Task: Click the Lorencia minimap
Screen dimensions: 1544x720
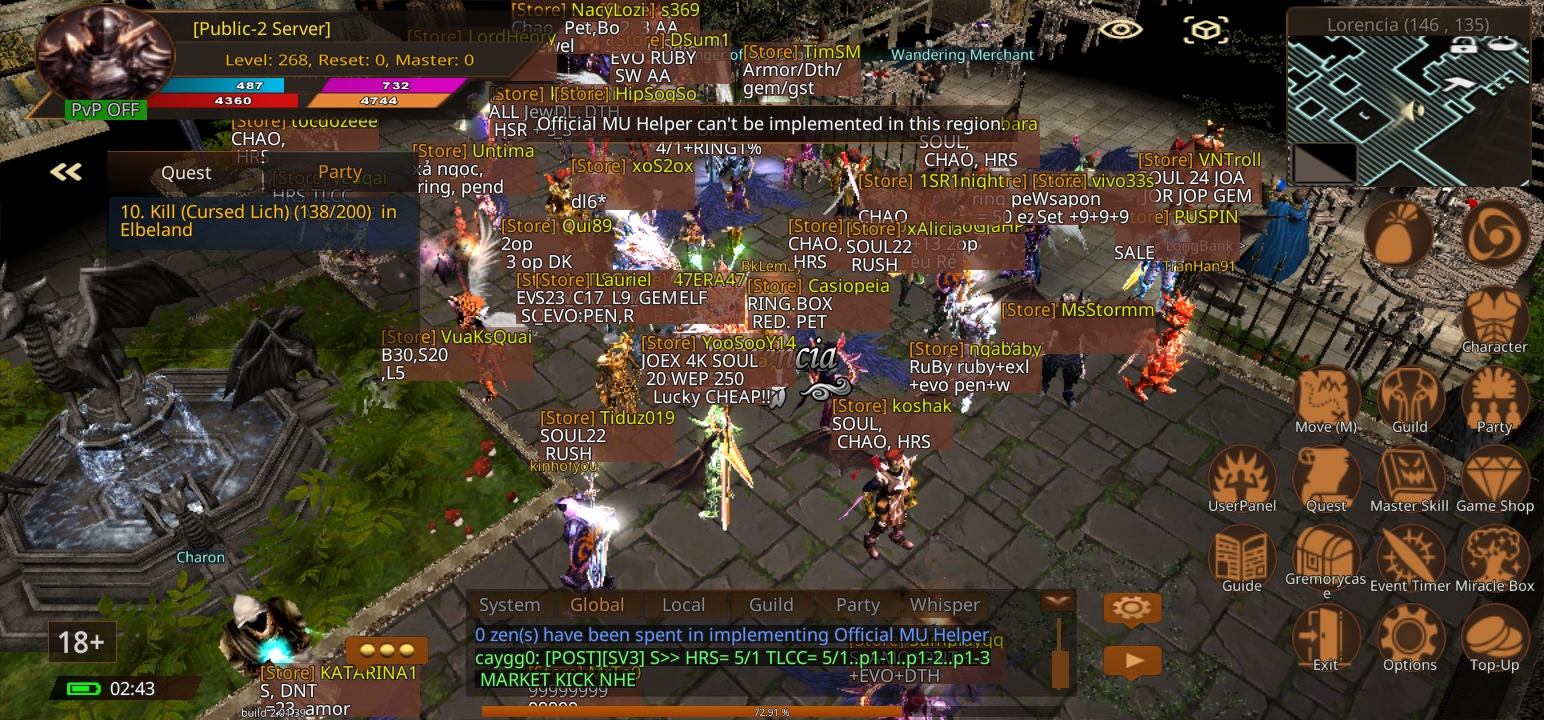Action: (1408, 111)
